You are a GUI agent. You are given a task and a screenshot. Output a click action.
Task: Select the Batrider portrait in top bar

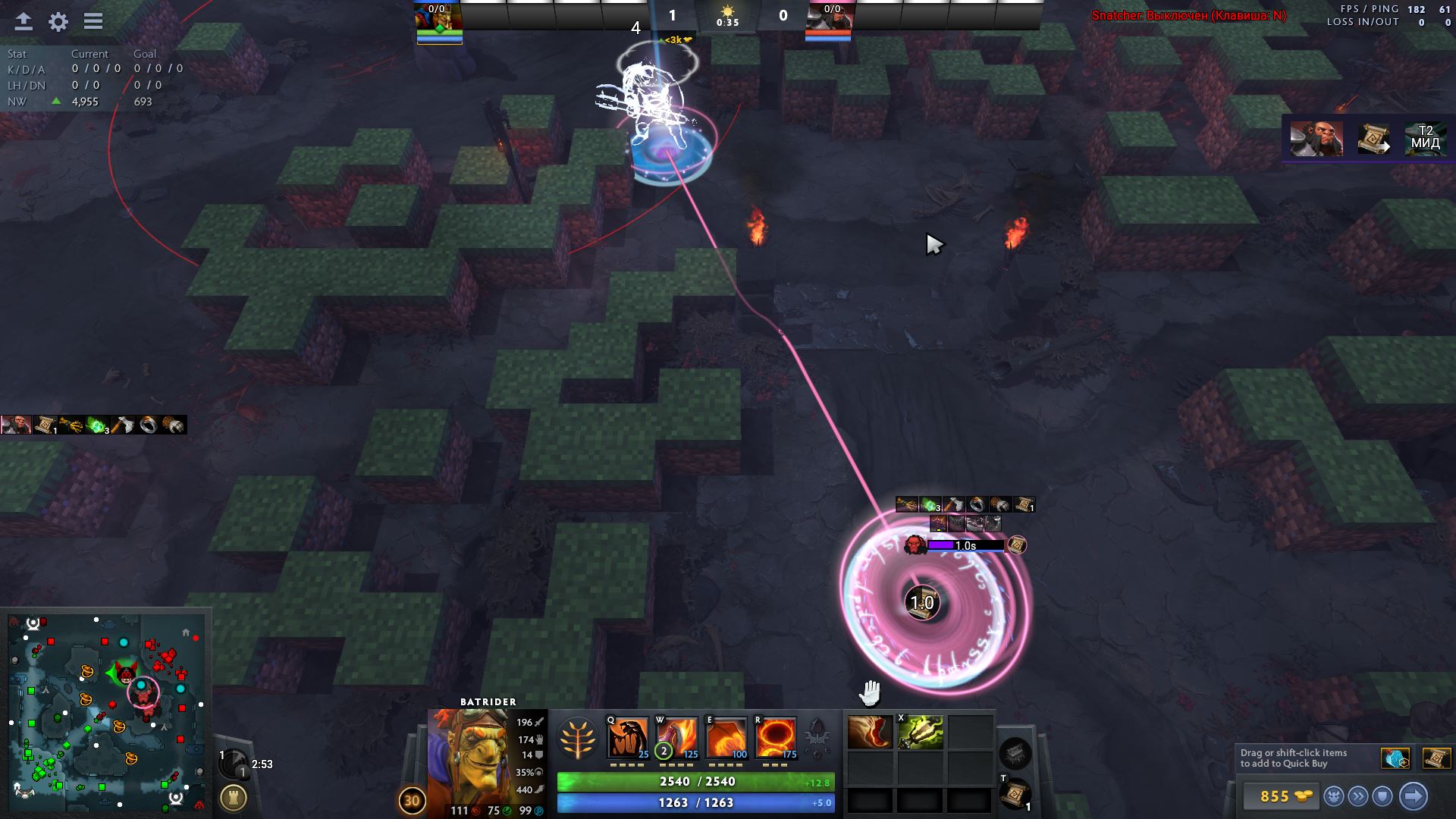(438, 21)
